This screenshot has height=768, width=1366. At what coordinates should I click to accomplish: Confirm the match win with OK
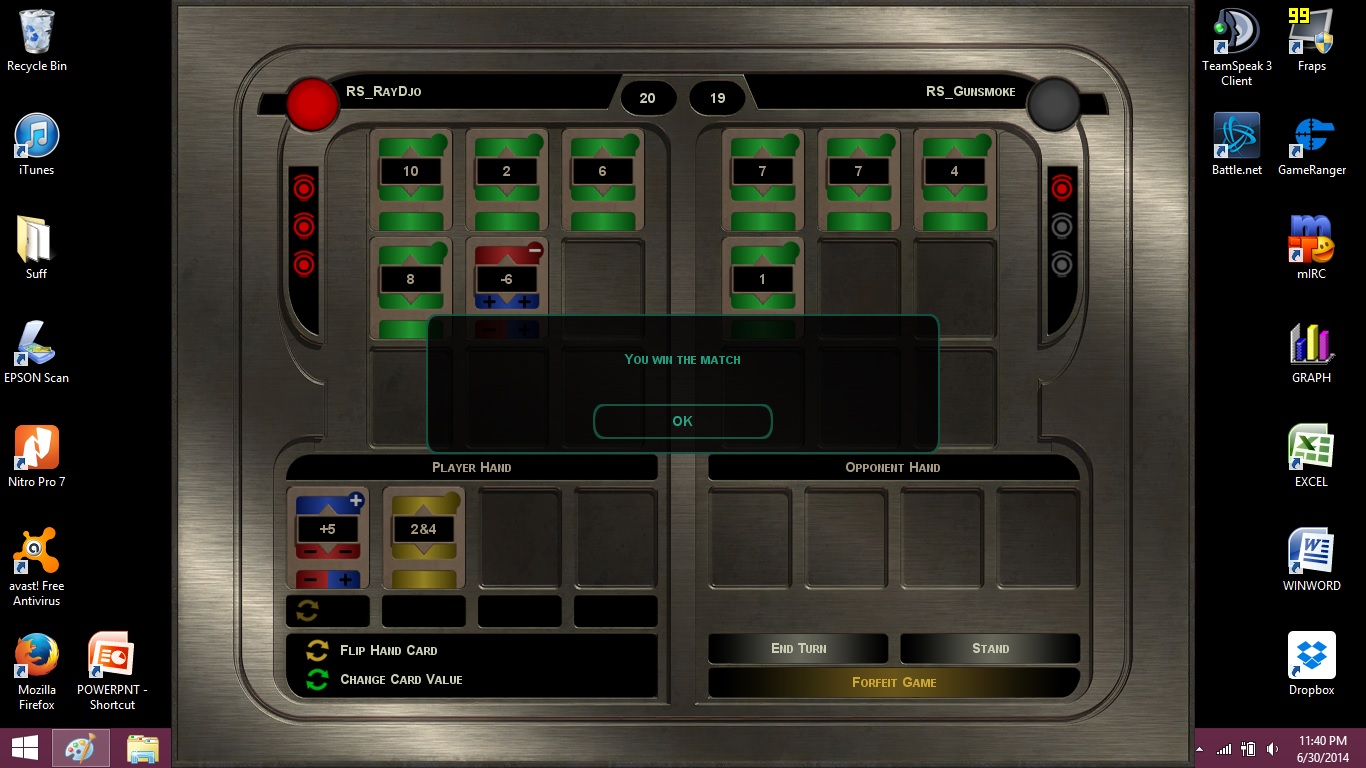pos(682,421)
